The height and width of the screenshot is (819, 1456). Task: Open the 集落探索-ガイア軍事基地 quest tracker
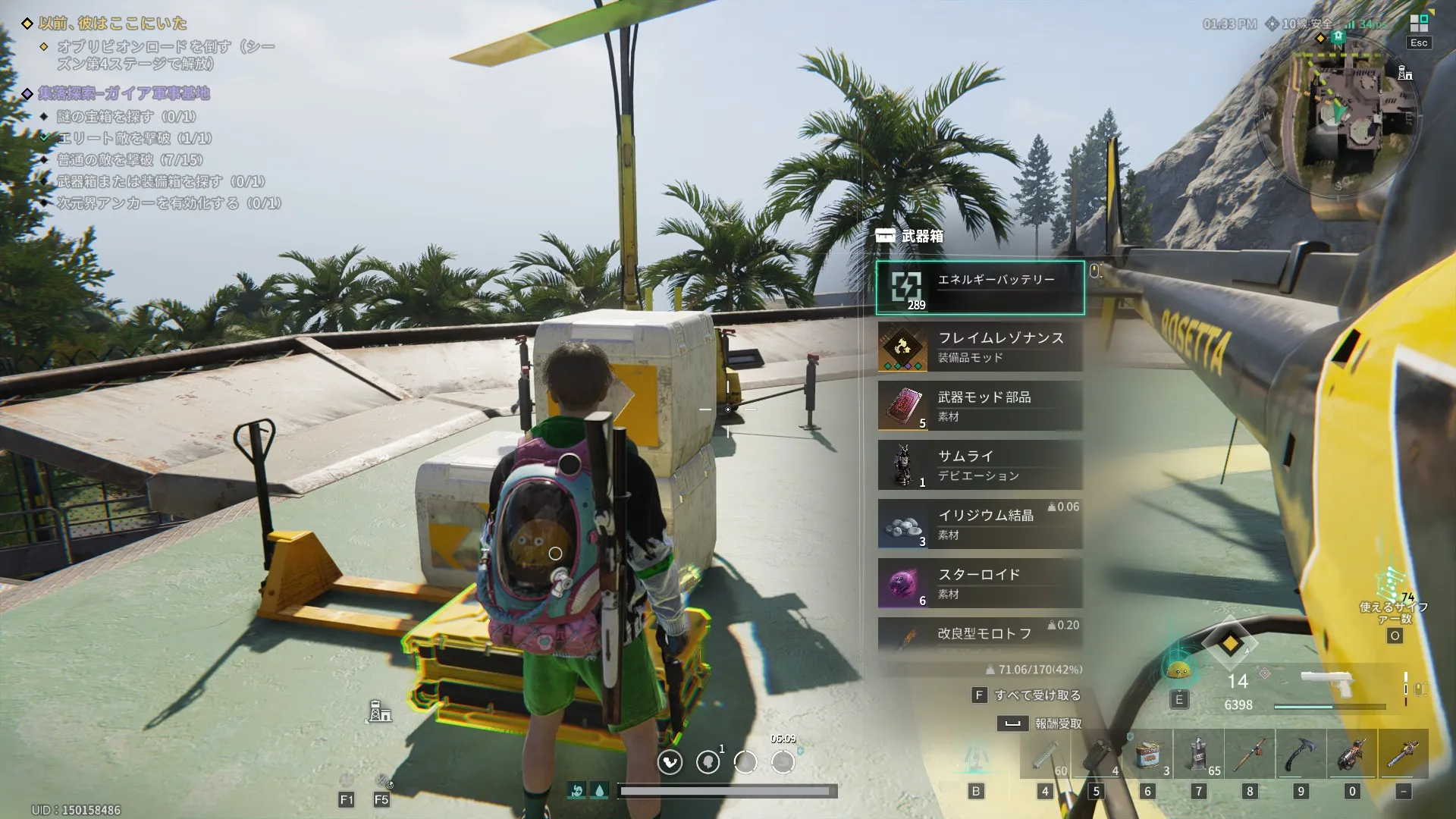[x=124, y=93]
